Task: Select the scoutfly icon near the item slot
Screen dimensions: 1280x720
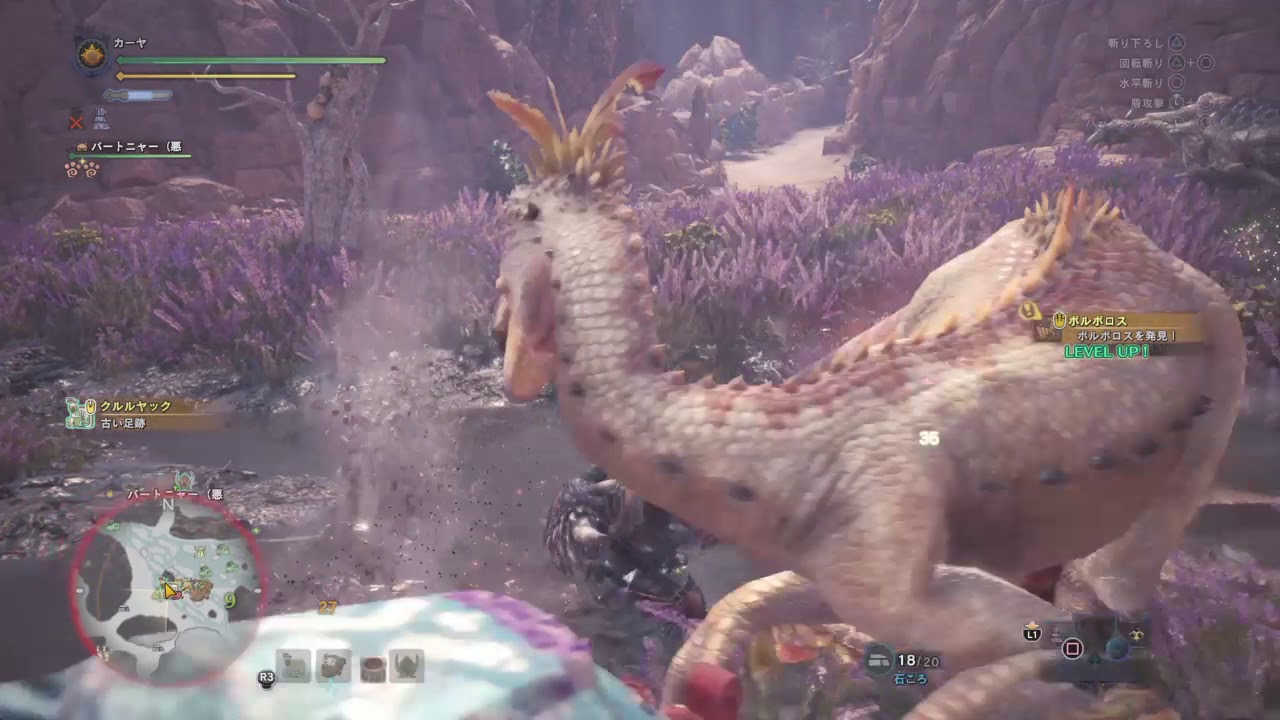Action: (x=1137, y=635)
